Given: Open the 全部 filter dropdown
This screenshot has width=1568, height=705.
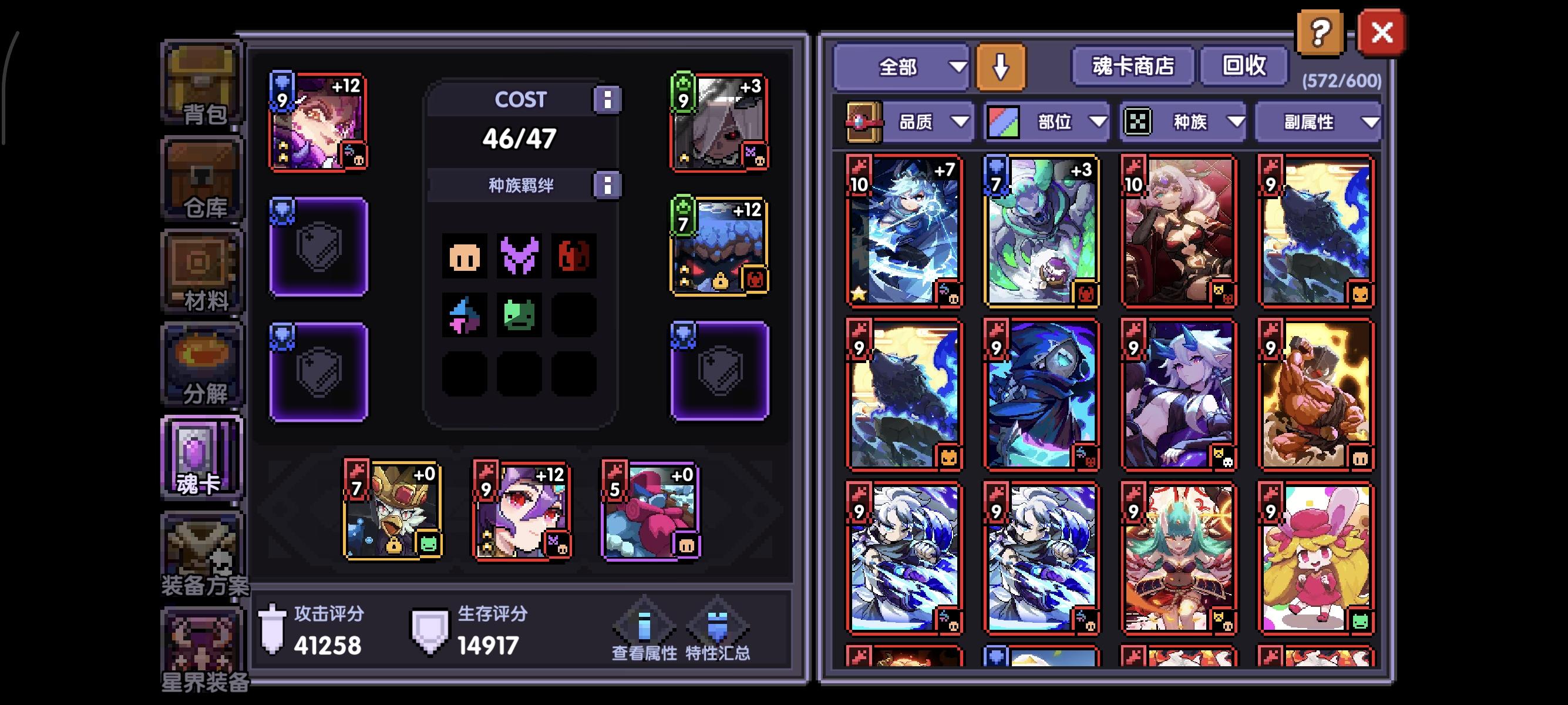Looking at the screenshot, I should (x=901, y=67).
